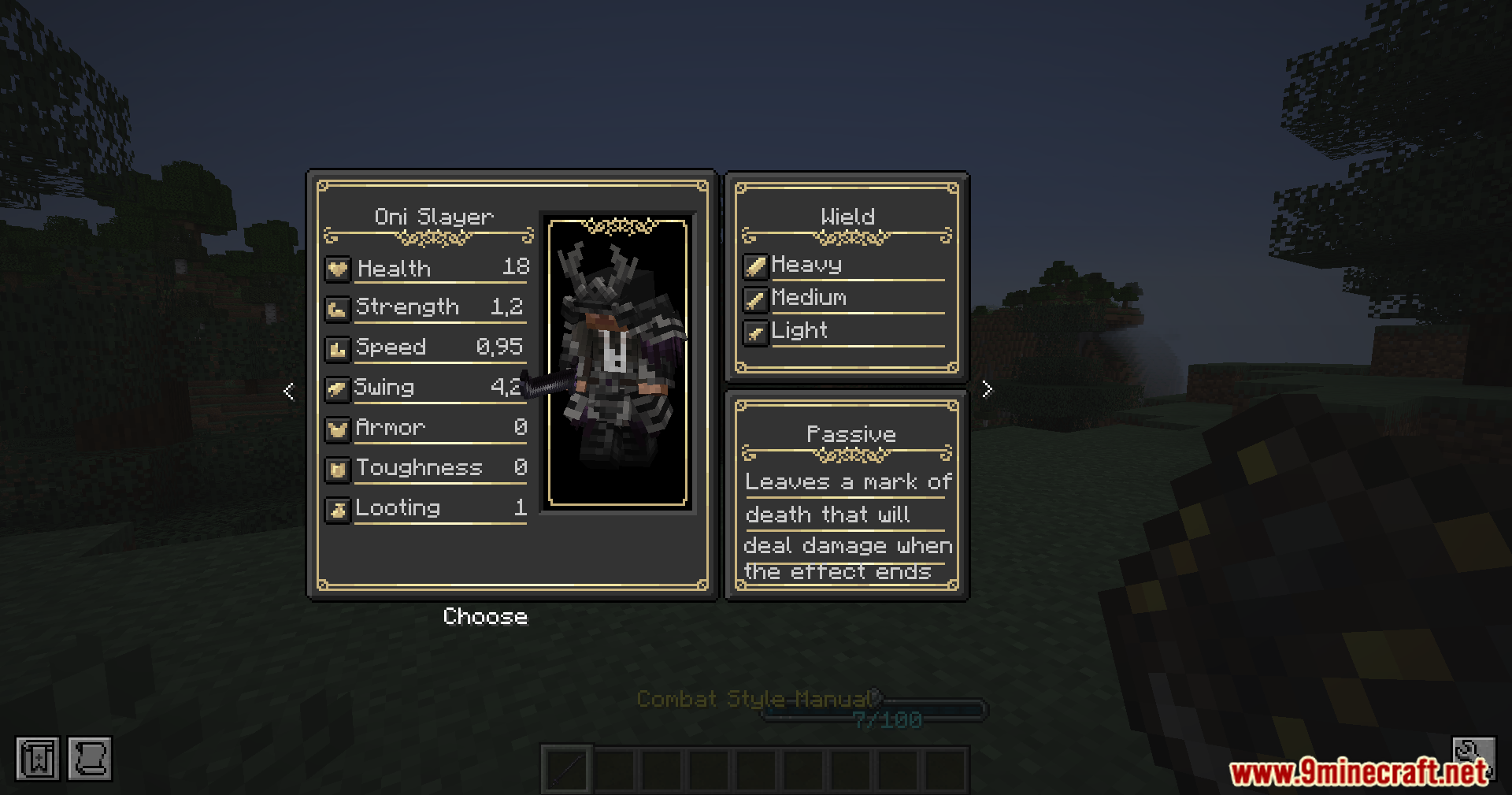
Task: Select the Medium wield entry
Action: [809, 298]
